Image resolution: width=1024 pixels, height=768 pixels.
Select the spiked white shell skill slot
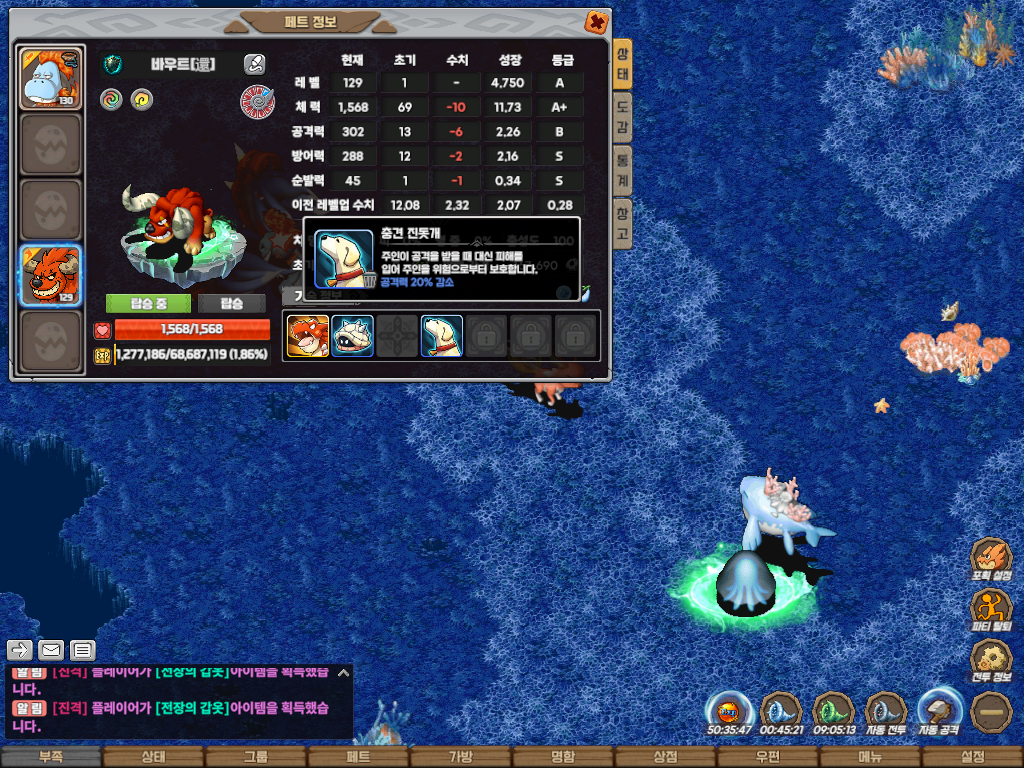352,336
